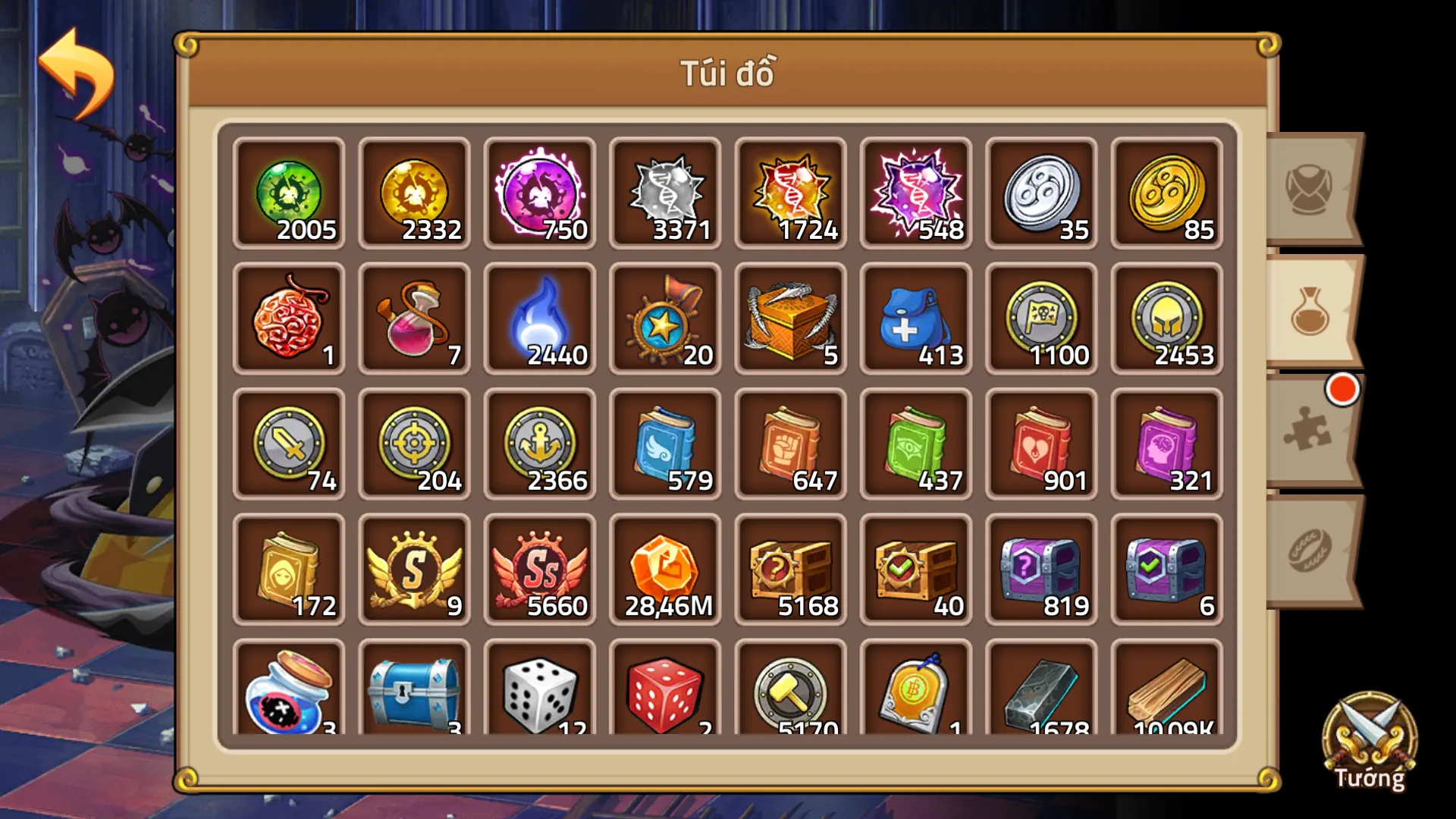The height and width of the screenshot is (819, 1456).
Task: Open the purple chest with question mark
Action: (1040, 569)
